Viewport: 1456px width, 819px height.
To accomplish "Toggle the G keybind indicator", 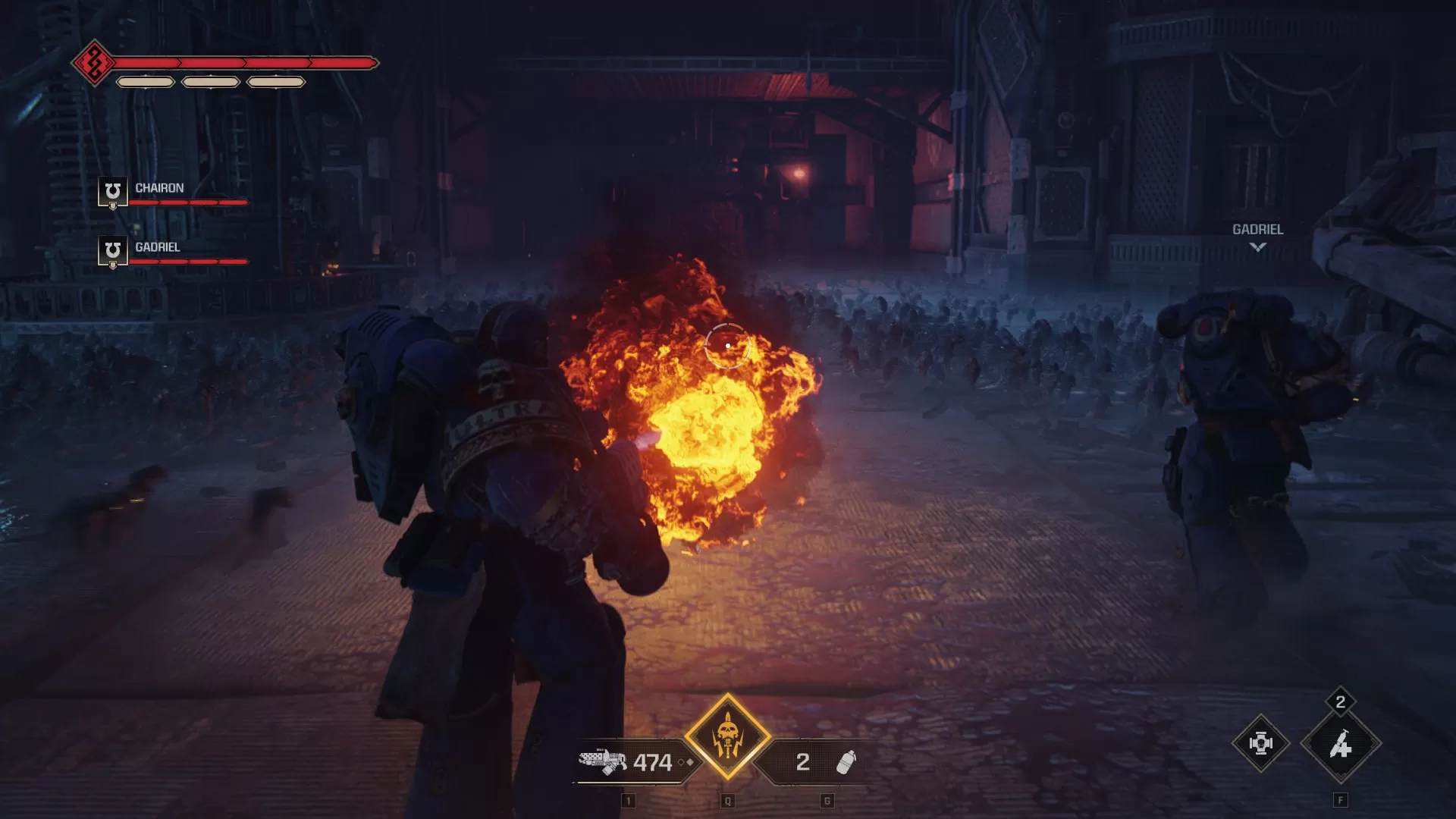I will click(828, 800).
